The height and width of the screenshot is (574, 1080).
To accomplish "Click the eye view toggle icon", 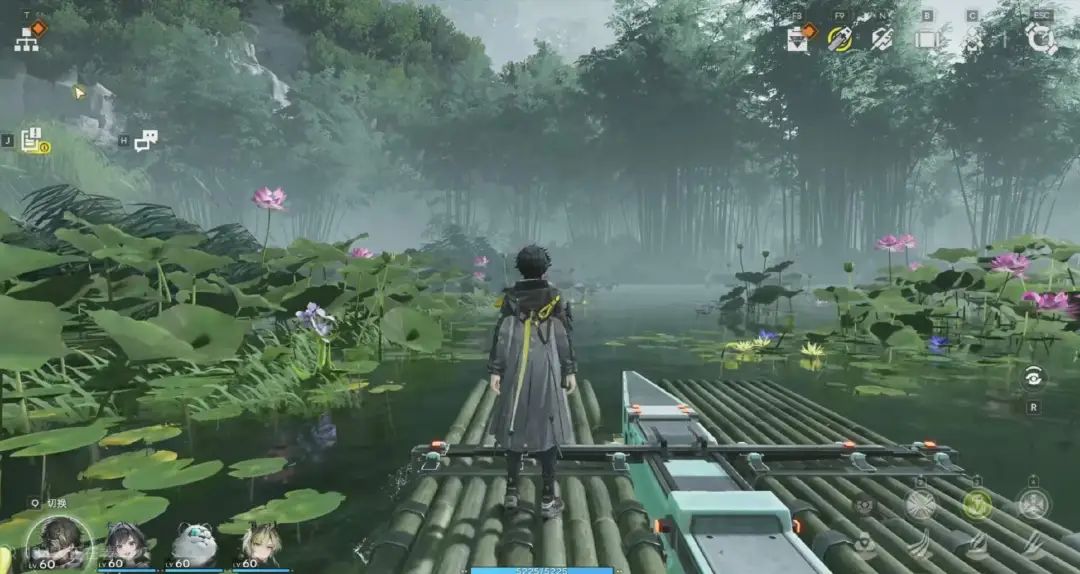I will (1033, 376).
